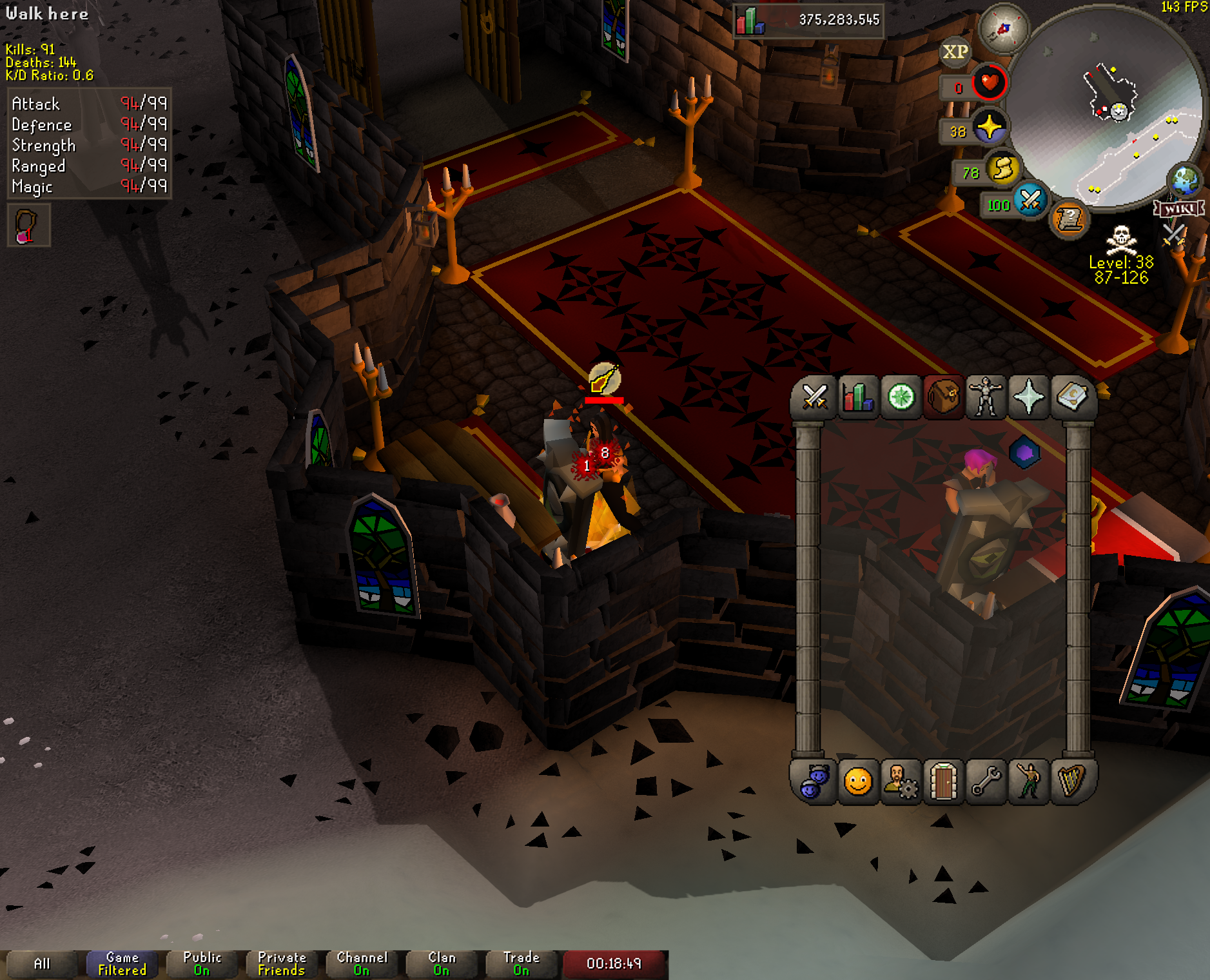Toggle run energy orb
Screen dimensions: 1210x980
pyautogui.click(x=1003, y=169)
